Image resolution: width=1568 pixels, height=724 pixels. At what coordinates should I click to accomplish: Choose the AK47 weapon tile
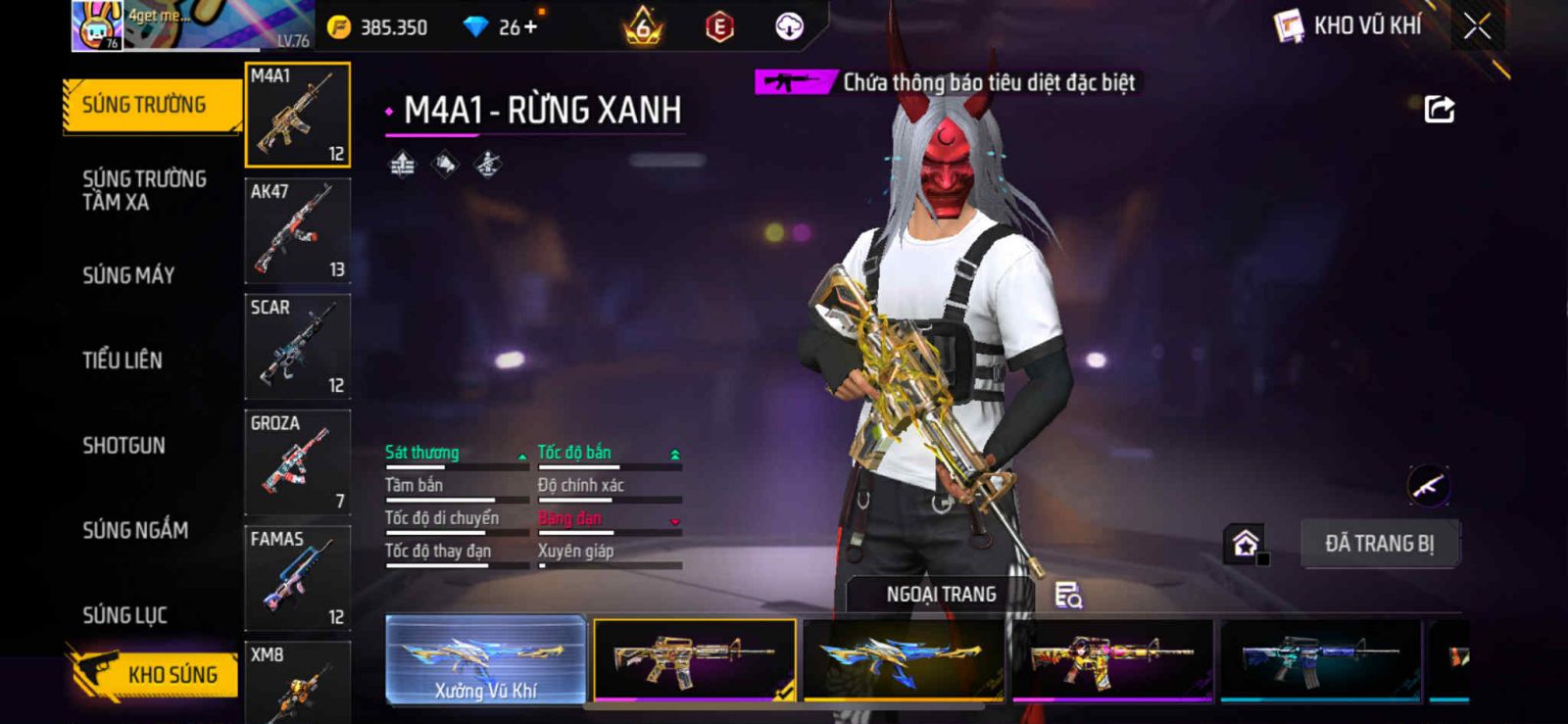pyautogui.click(x=297, y=231)
